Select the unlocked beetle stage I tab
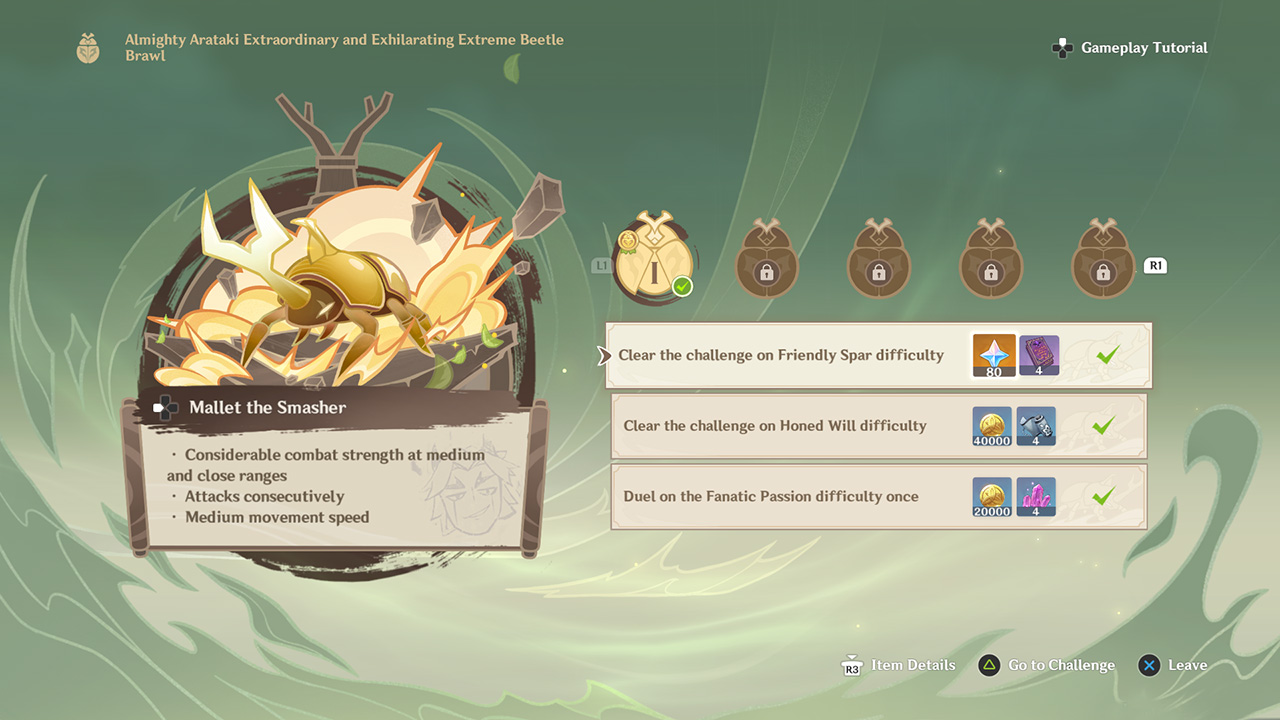The image size is (1280, 720). 653,264
